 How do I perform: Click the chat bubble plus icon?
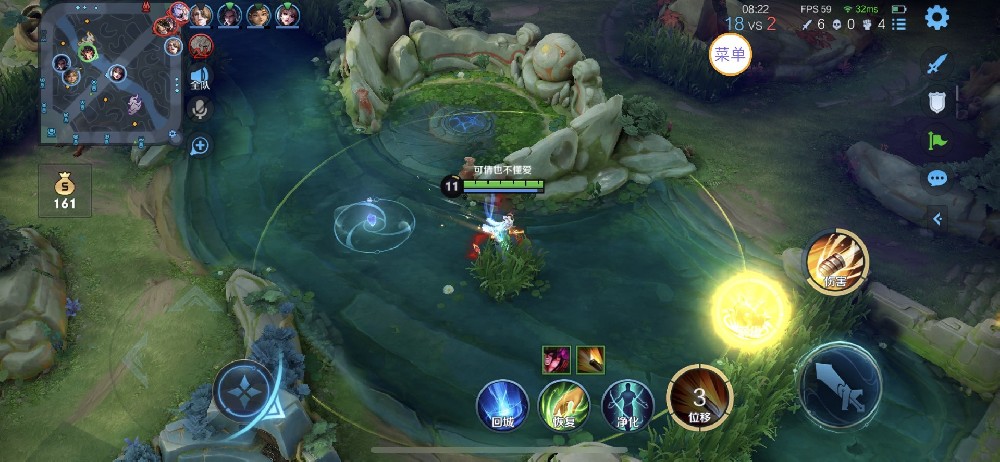[x=200, y=146]
